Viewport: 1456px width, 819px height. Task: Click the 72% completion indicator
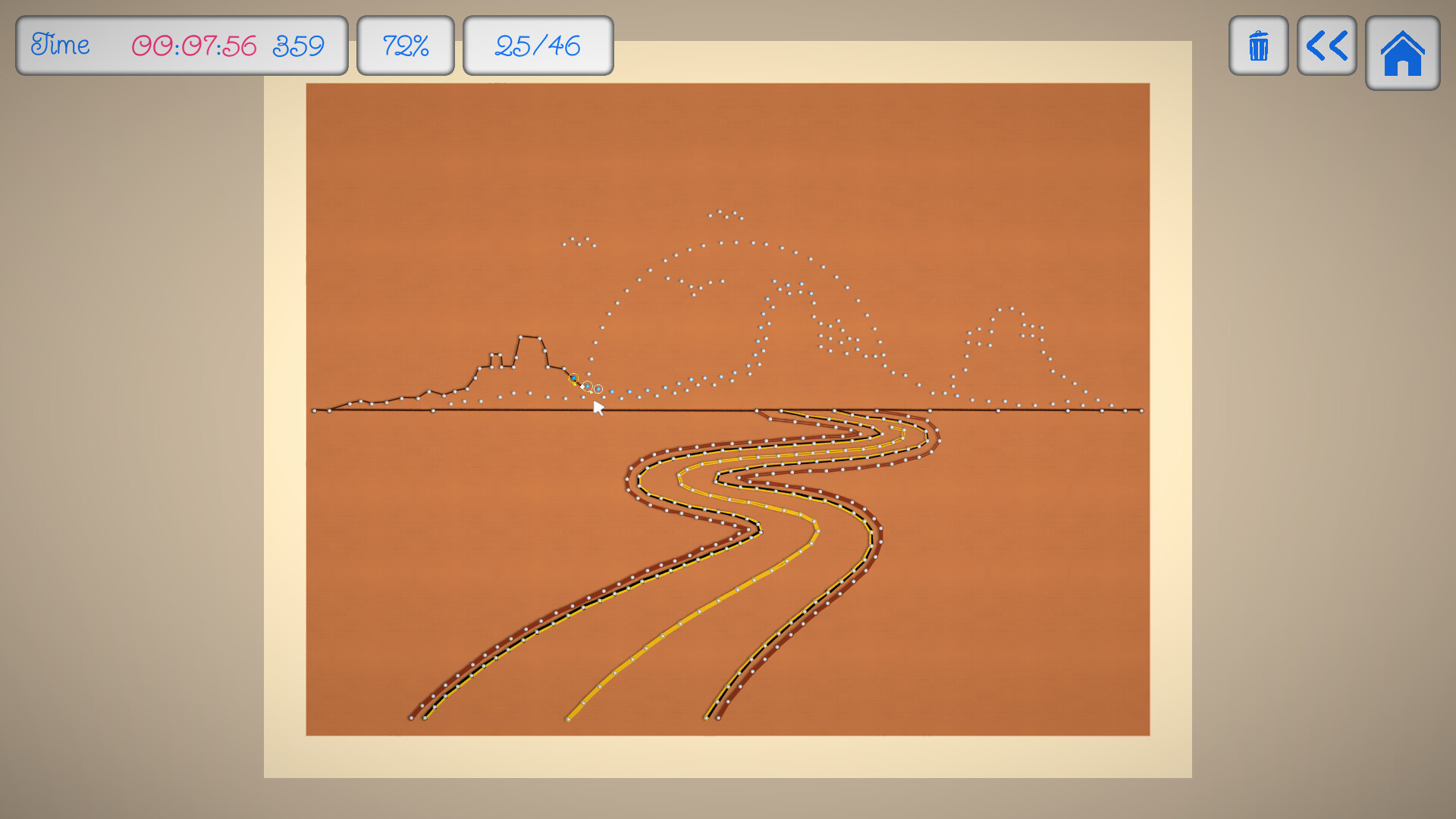[x=406, y=45]
